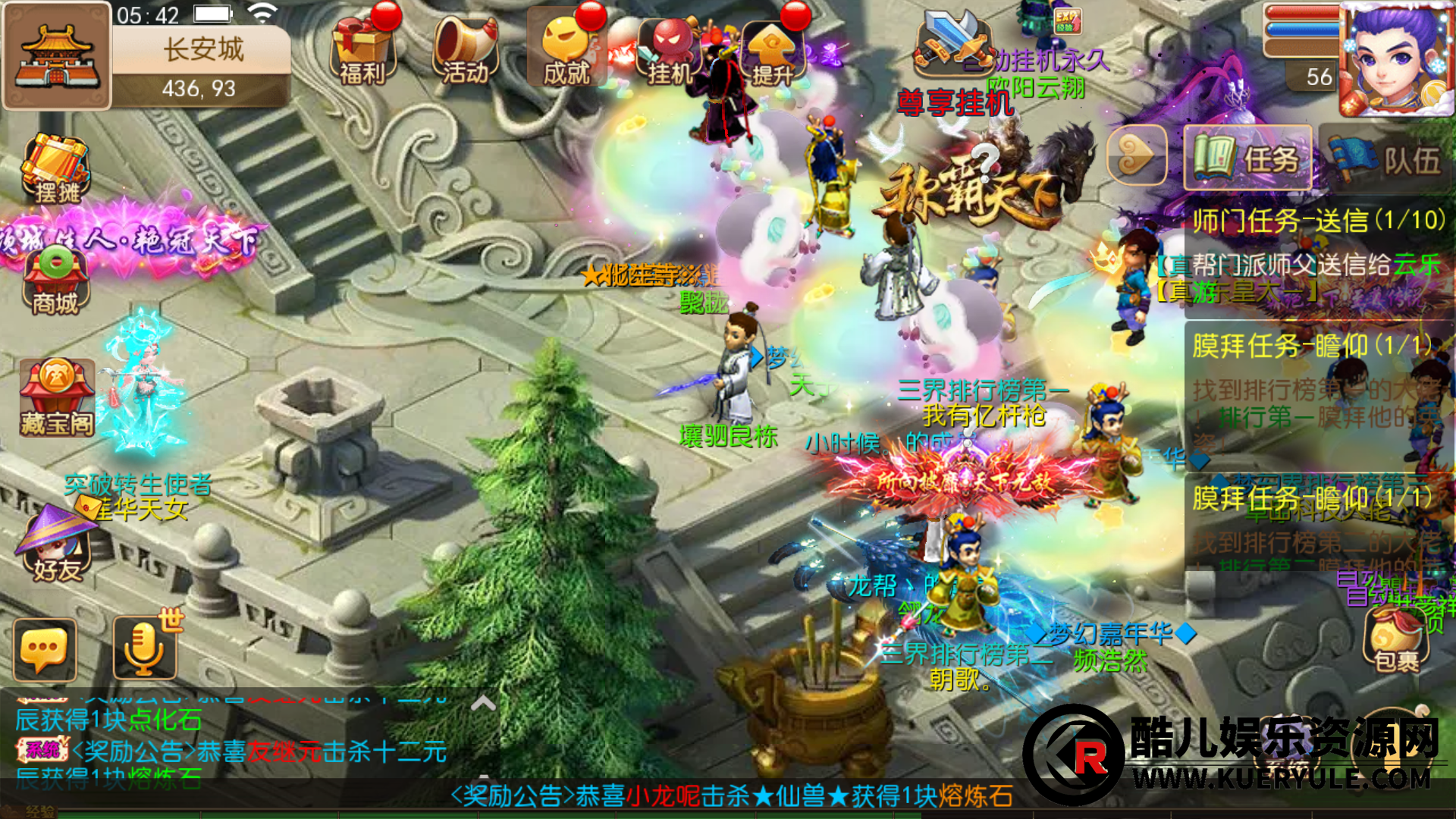1456x819 pixels.
Task: Open the 提升 upgrade icon
Action: tap(772, 52)
